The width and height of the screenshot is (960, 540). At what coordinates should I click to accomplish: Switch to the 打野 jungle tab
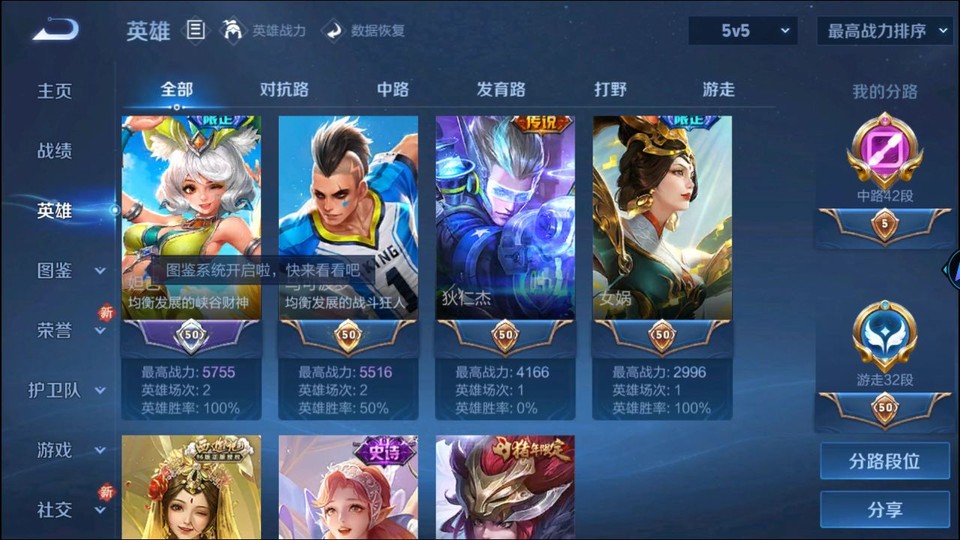[610, 89]
